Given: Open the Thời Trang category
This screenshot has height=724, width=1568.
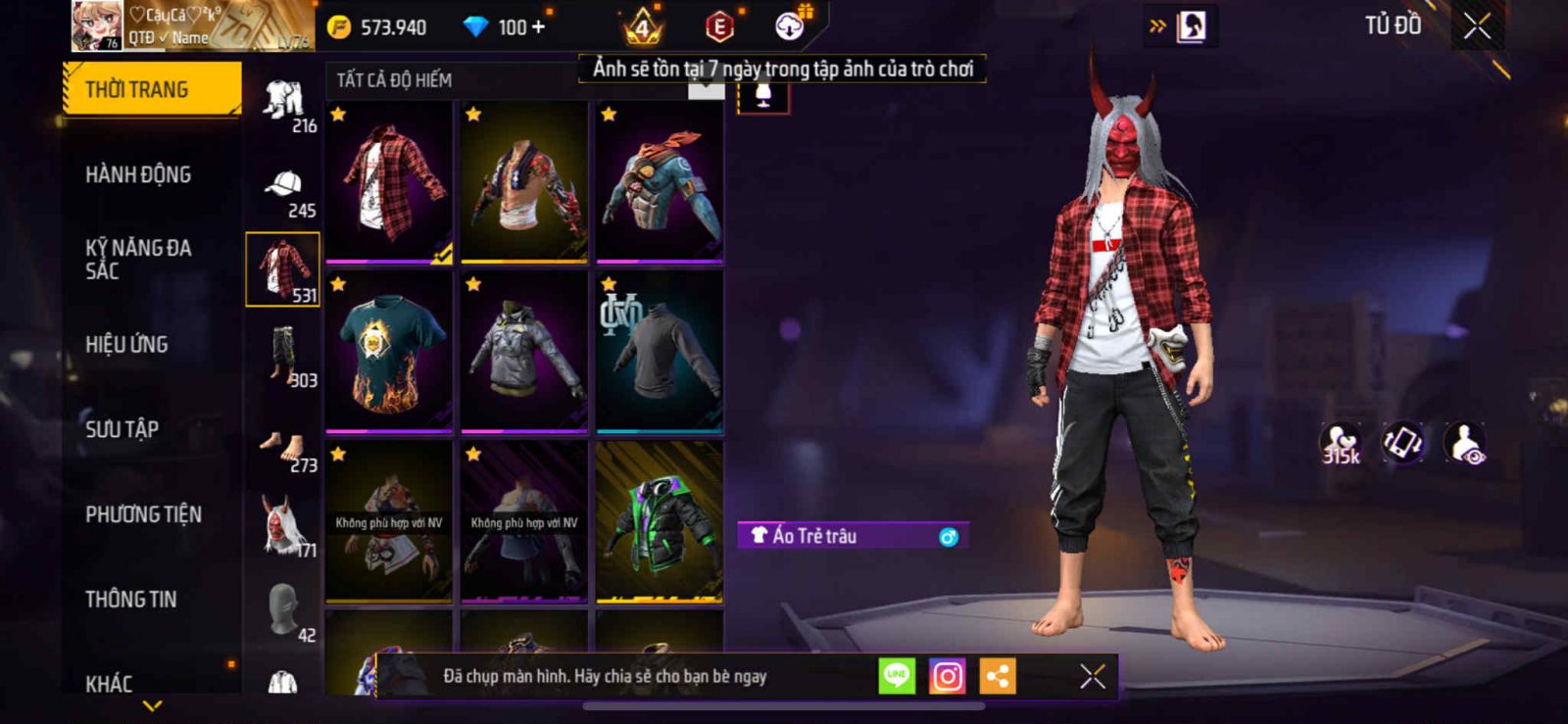Looking at the screenshot, I should tap(151, 89).
